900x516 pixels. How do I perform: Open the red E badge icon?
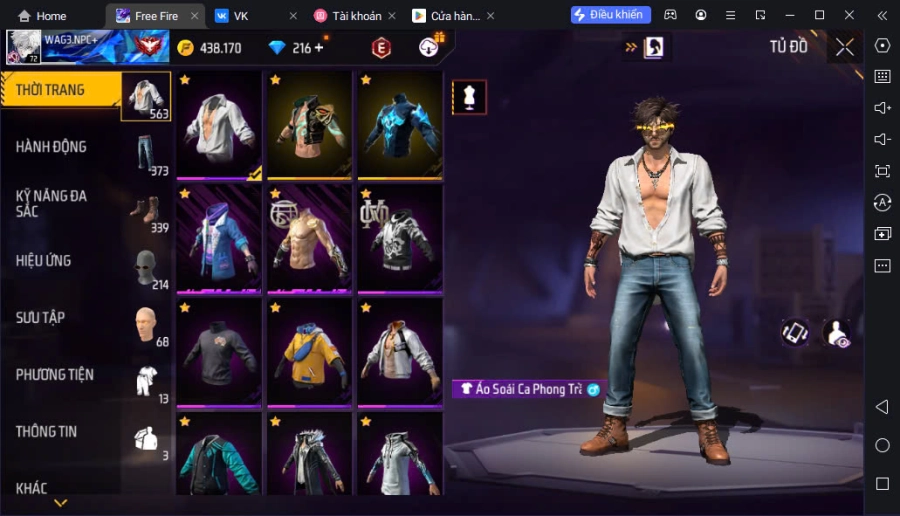point(381,48)
